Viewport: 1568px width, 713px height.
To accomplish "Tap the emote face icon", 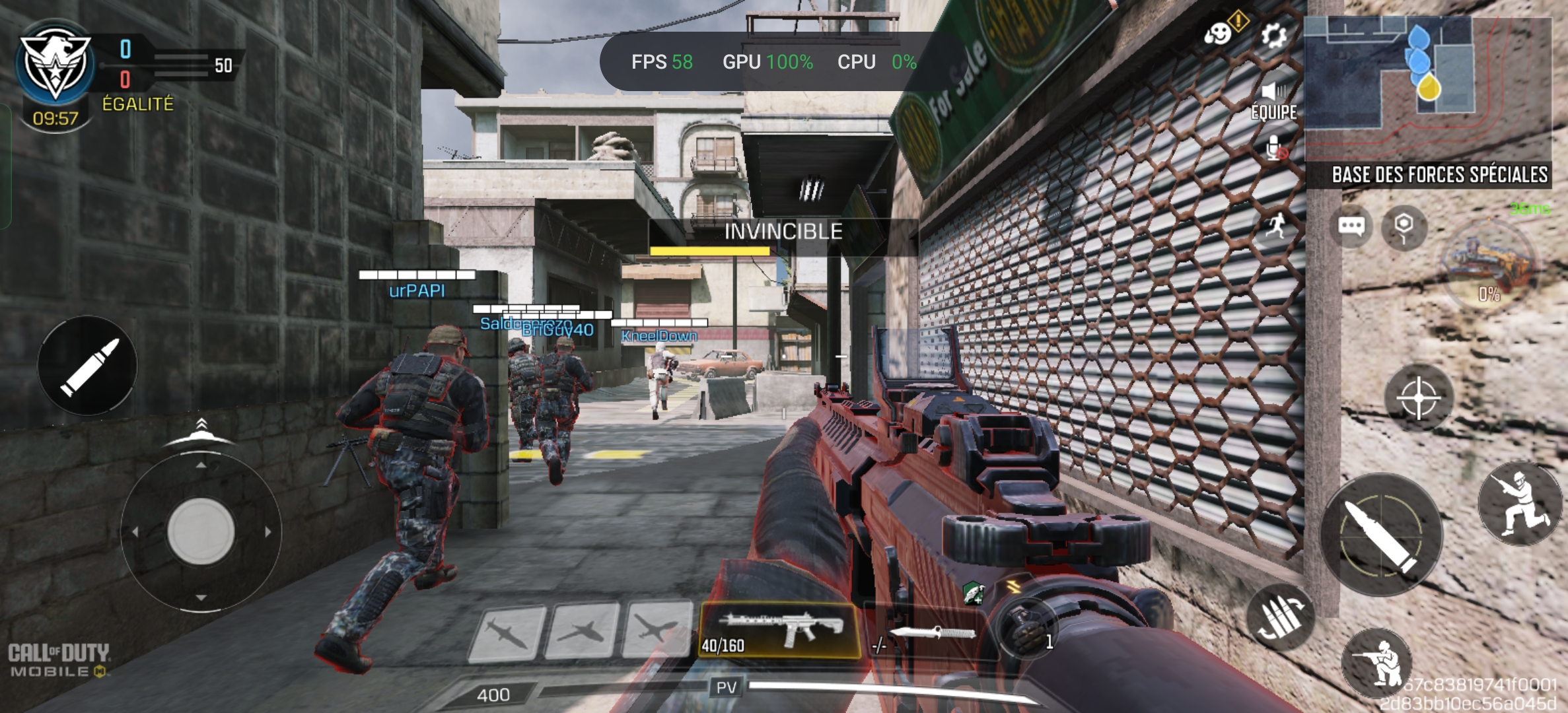I will pyautogui.click(x=1218, y=33).
